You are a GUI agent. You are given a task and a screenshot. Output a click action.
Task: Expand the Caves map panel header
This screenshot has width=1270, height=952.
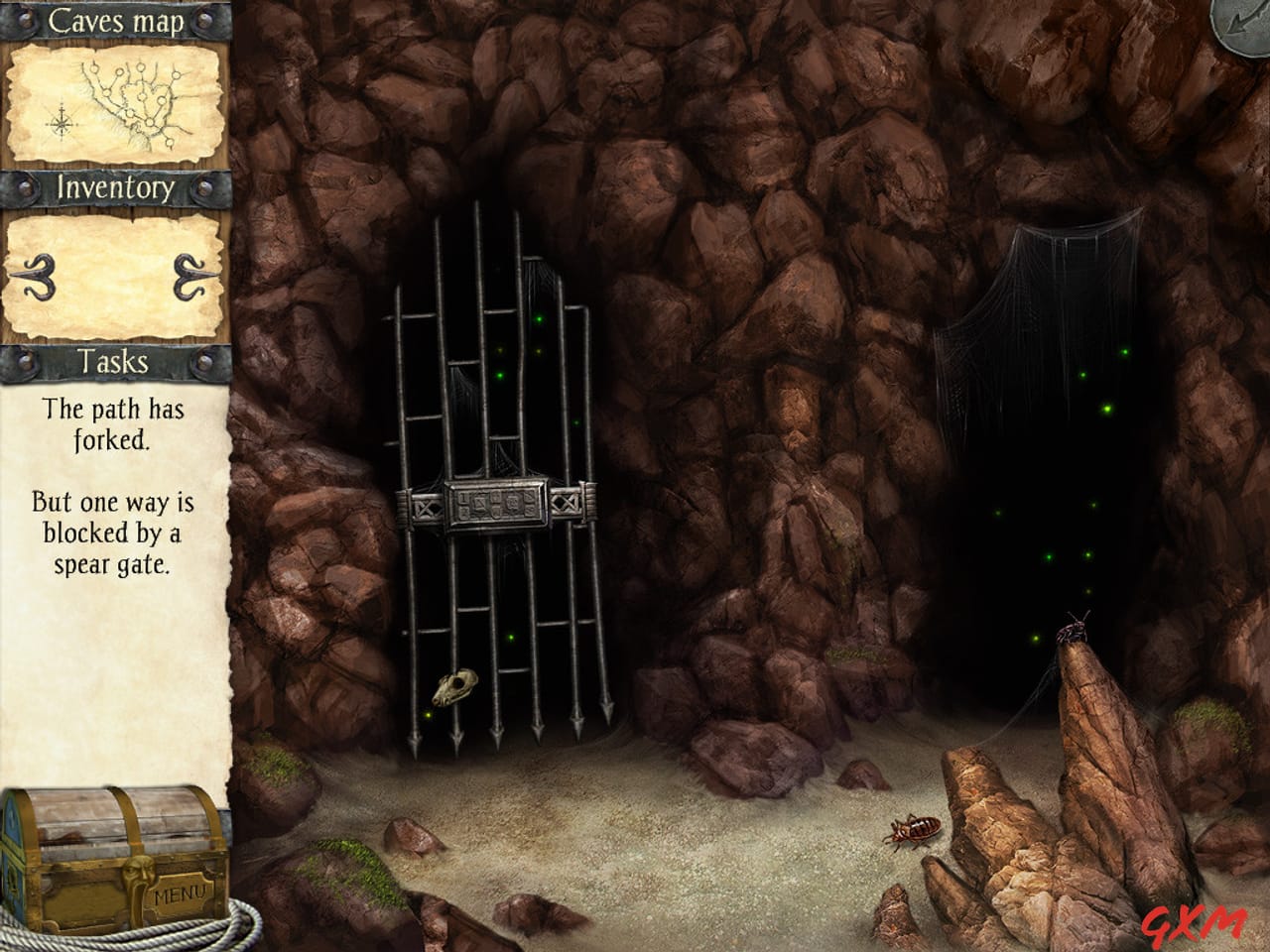pyautogui.click(x=116, y=20)
